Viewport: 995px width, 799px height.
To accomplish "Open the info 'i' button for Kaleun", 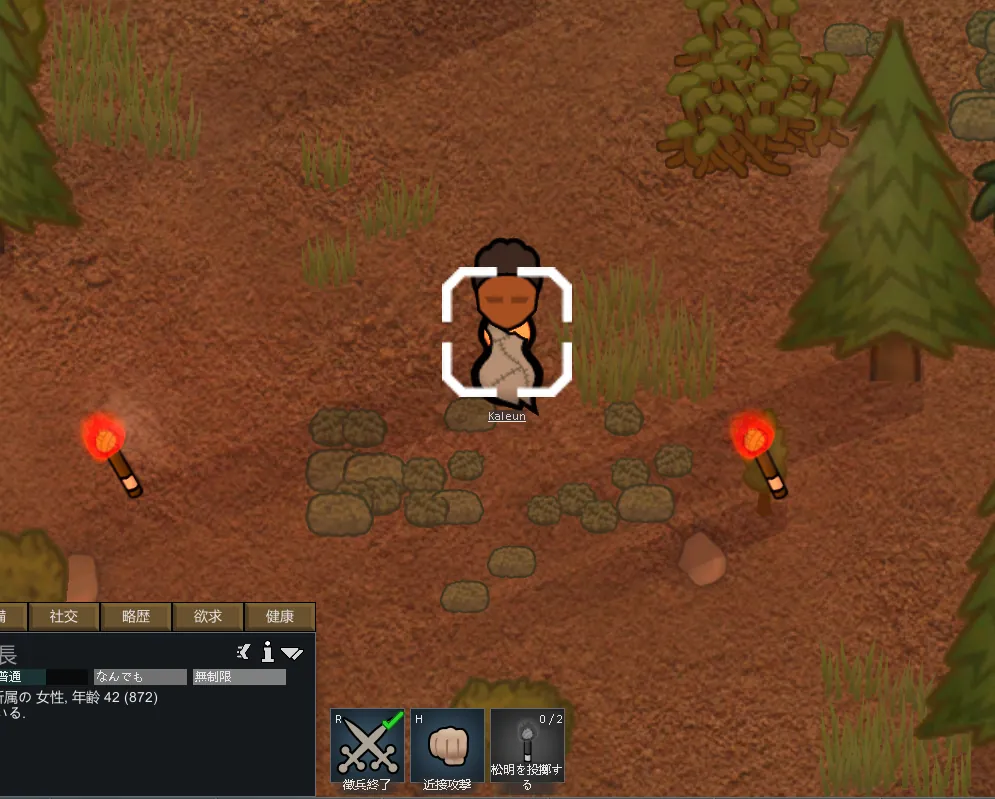I will pos(267,653).
